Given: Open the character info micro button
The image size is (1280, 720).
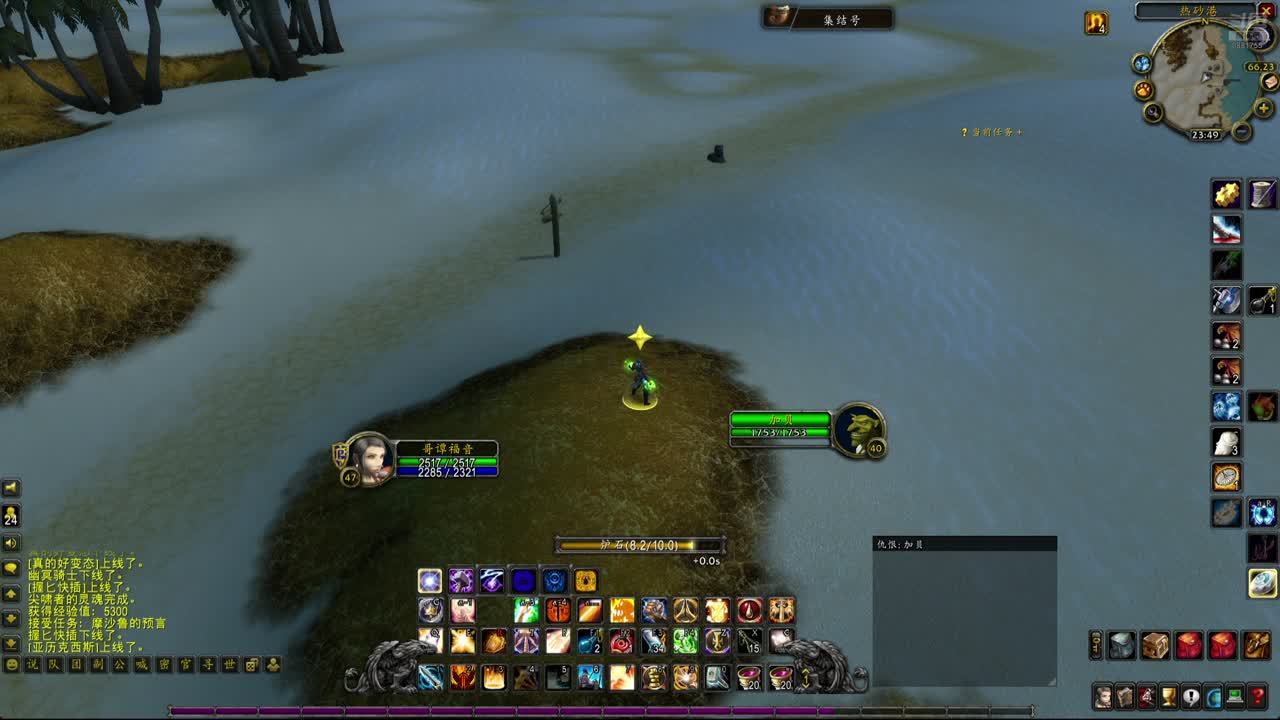Looking at the screenshot, I should click(x=1103, y=696).
